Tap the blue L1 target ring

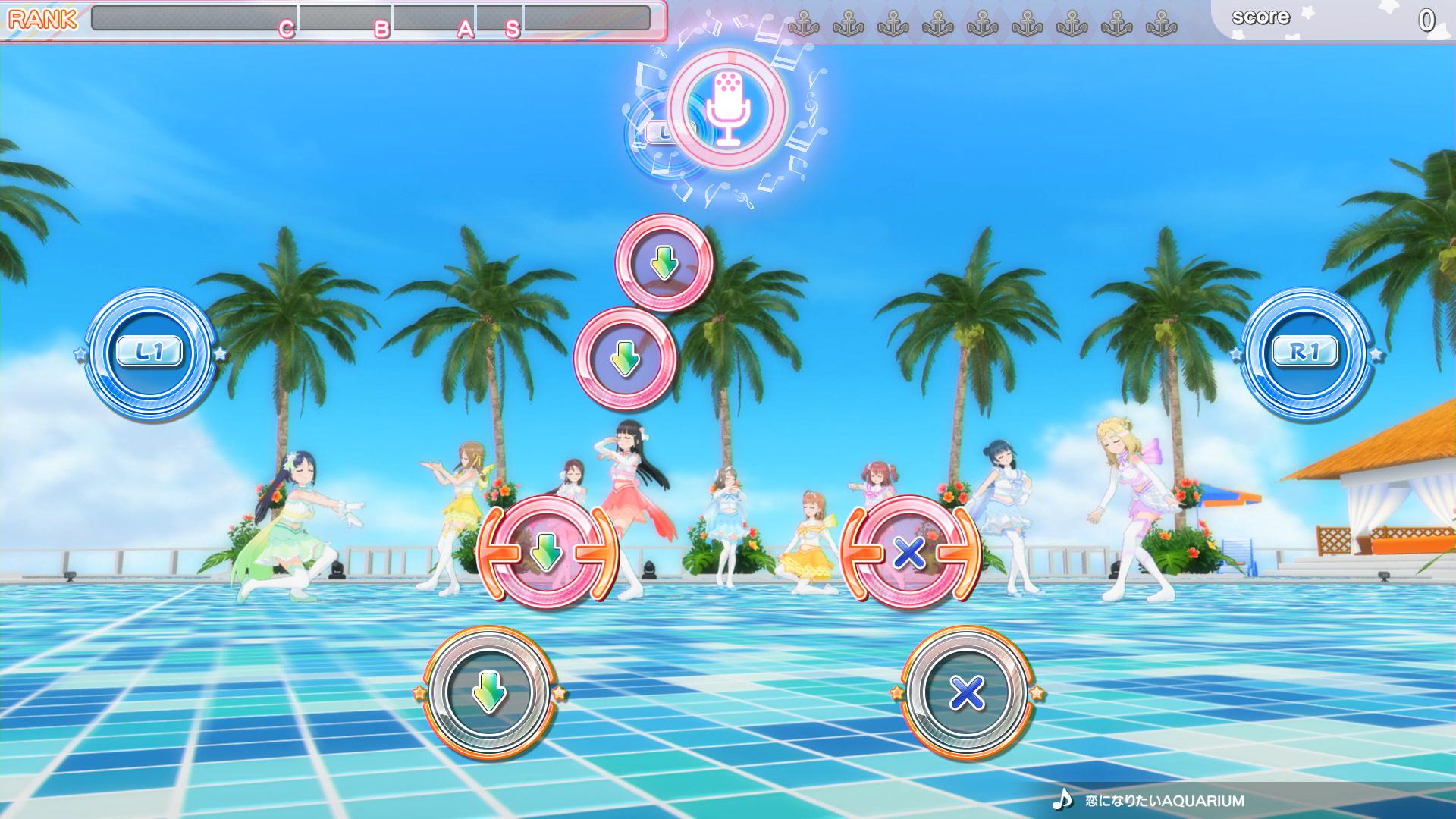[x=150, y=353]
